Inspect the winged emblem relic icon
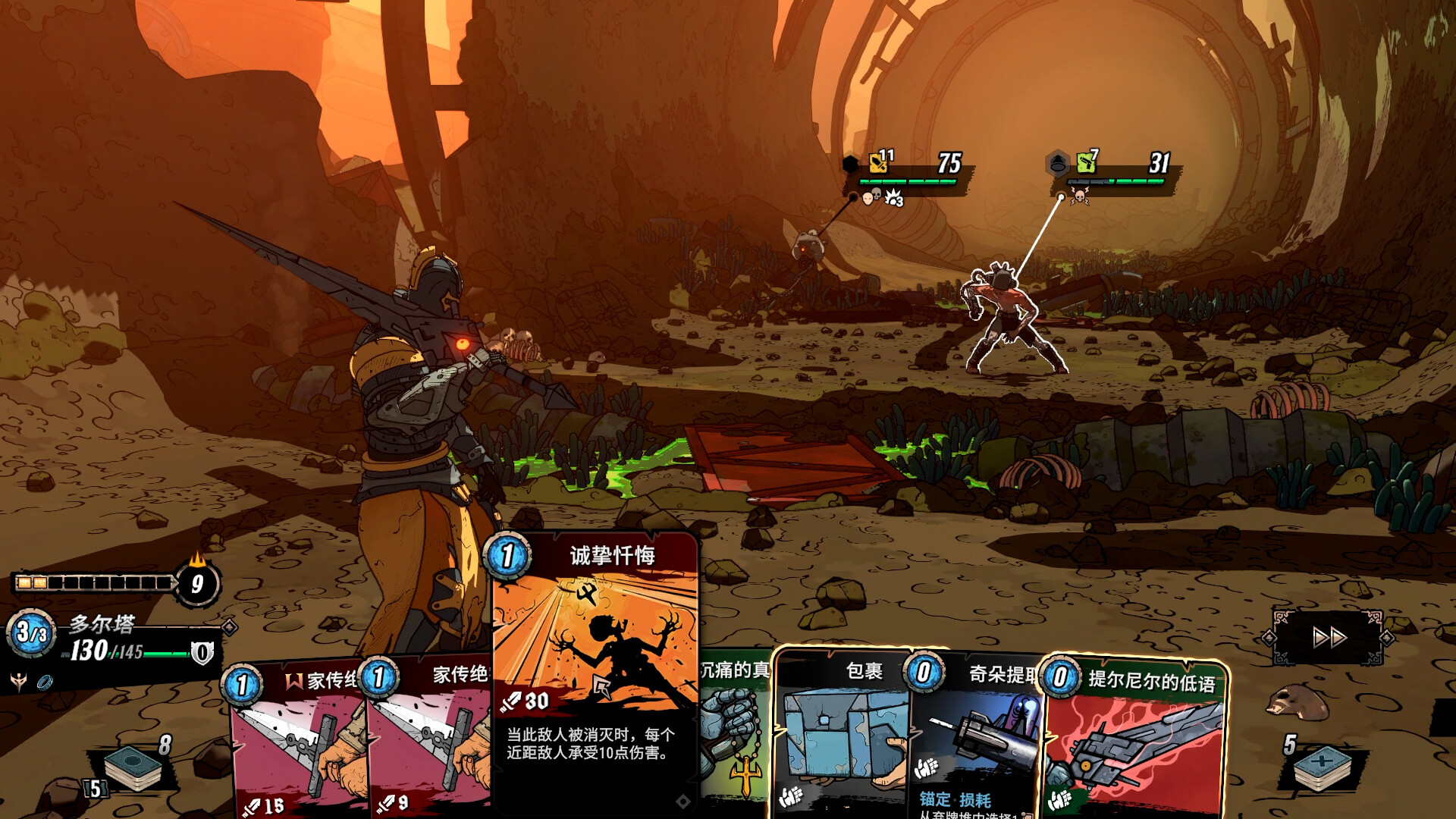The width and height of the screenshot is (1456, 819). coord(19,681)
